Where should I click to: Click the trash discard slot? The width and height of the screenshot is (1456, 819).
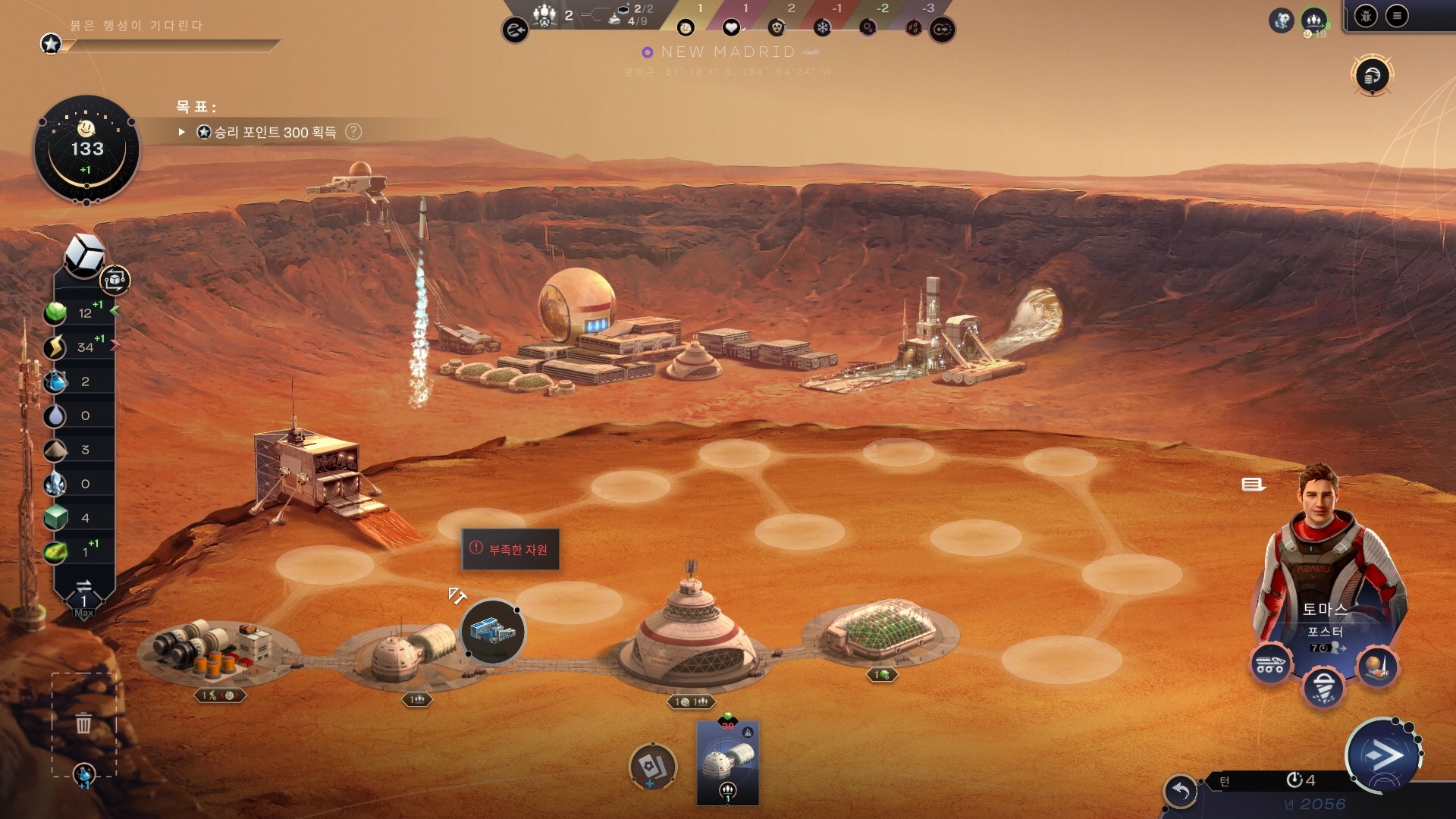pyautogui.click(x=84, y=723)
